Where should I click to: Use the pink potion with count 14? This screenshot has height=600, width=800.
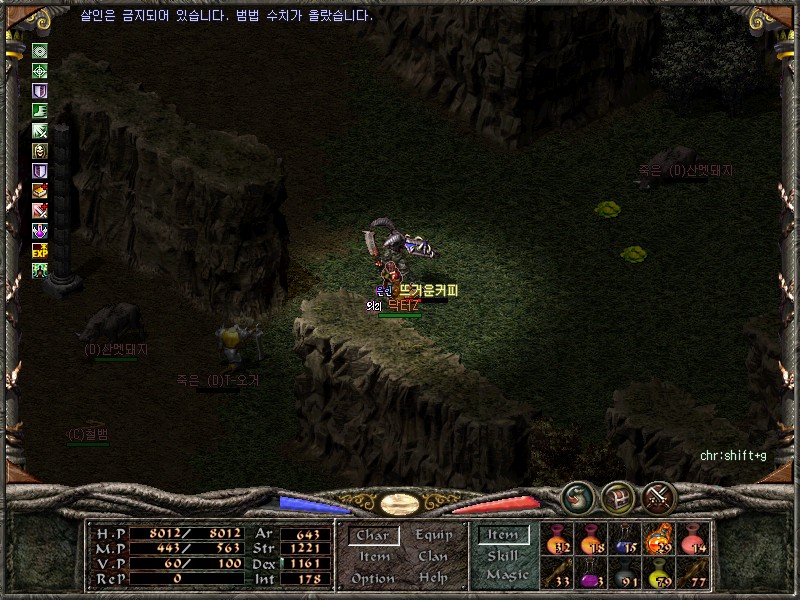pos(693,539)
